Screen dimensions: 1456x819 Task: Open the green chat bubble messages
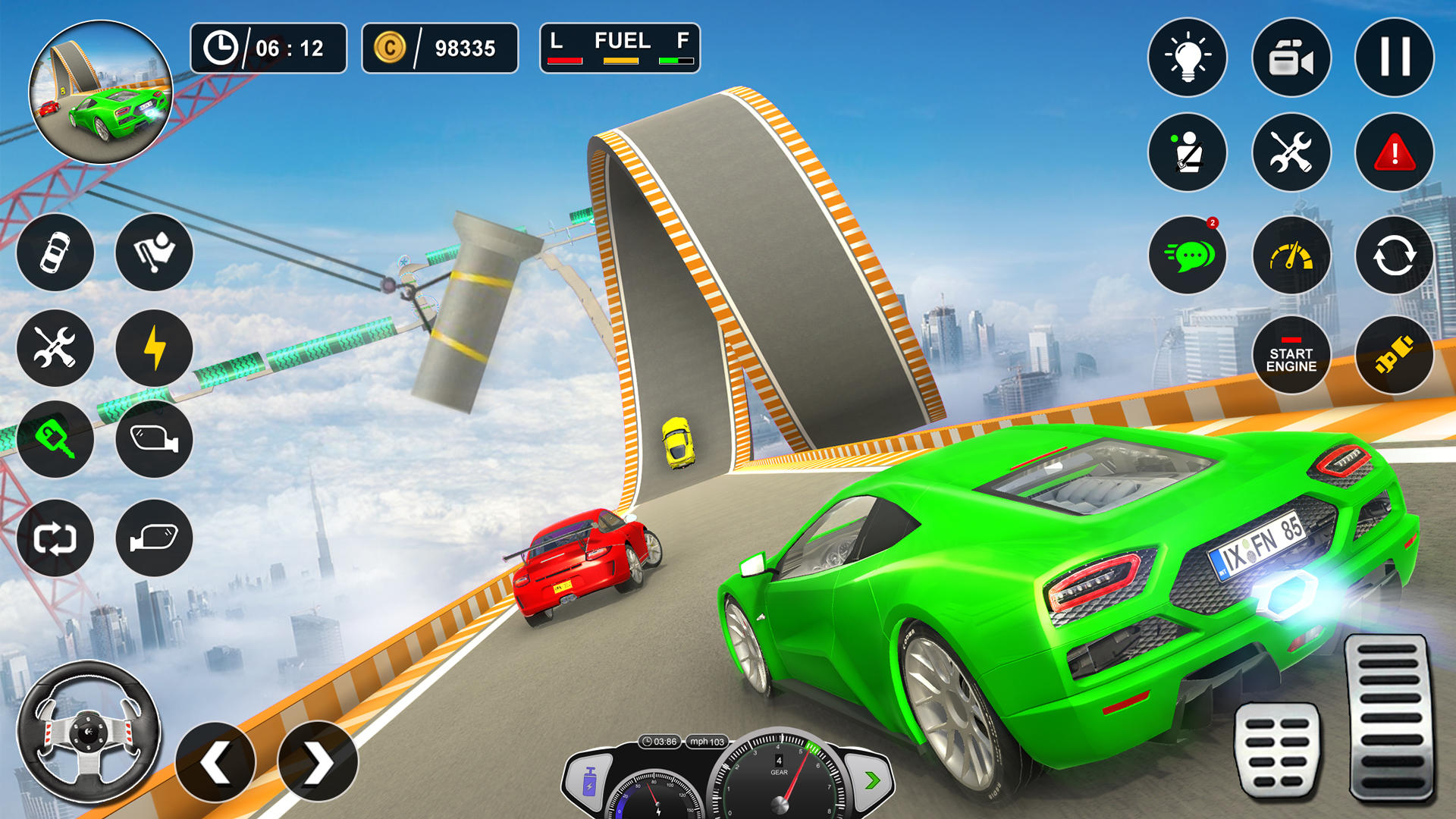[1187, 256]
